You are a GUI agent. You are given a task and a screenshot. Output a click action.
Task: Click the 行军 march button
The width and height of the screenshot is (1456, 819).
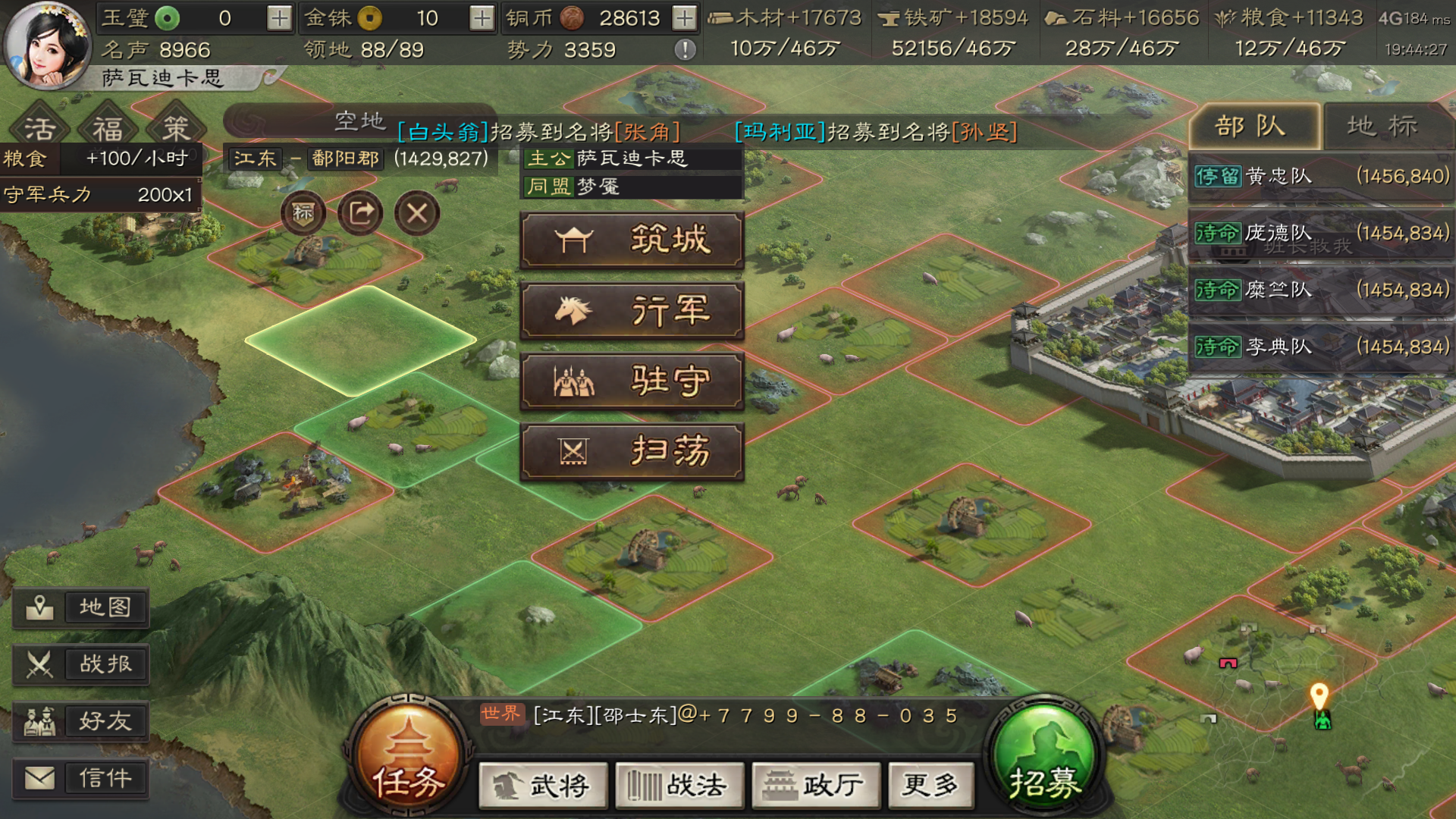click(632, 312)
